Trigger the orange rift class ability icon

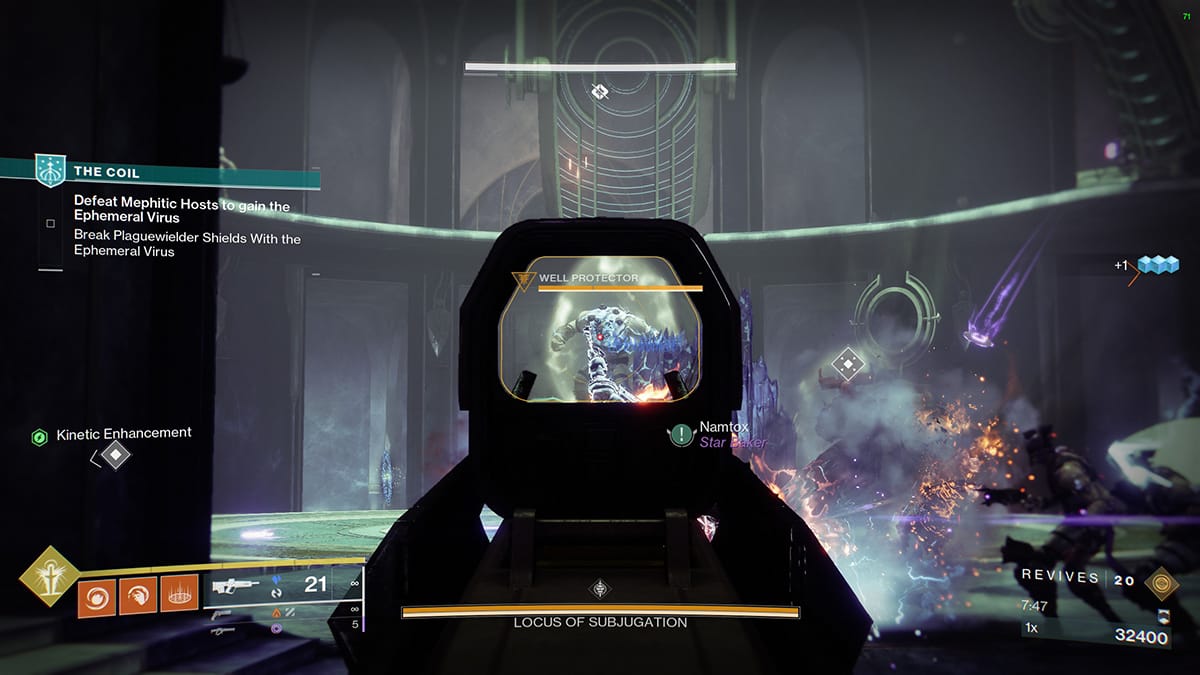tap(180, 596)
